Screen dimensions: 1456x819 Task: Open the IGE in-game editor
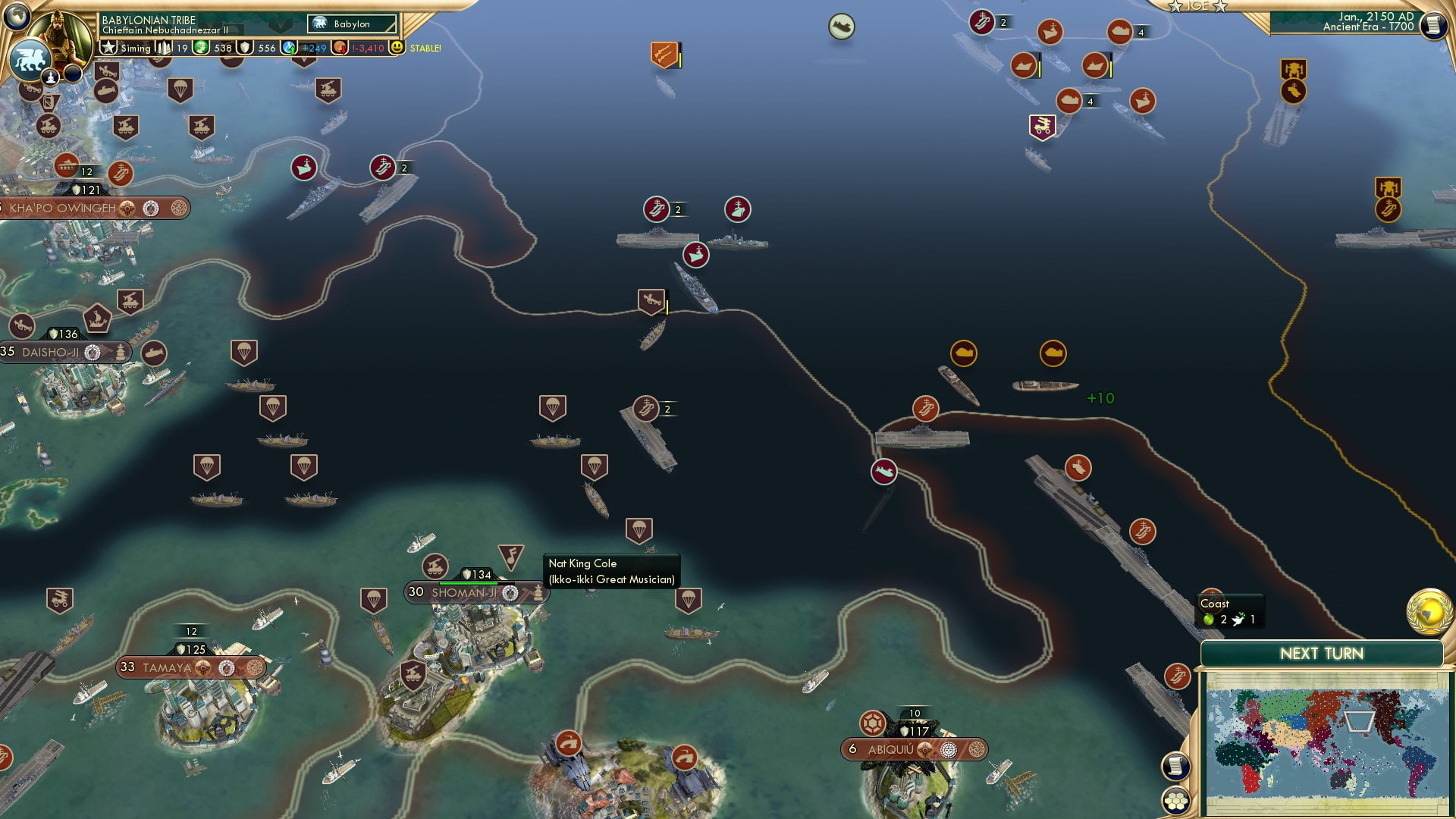tap(1197, 6)
